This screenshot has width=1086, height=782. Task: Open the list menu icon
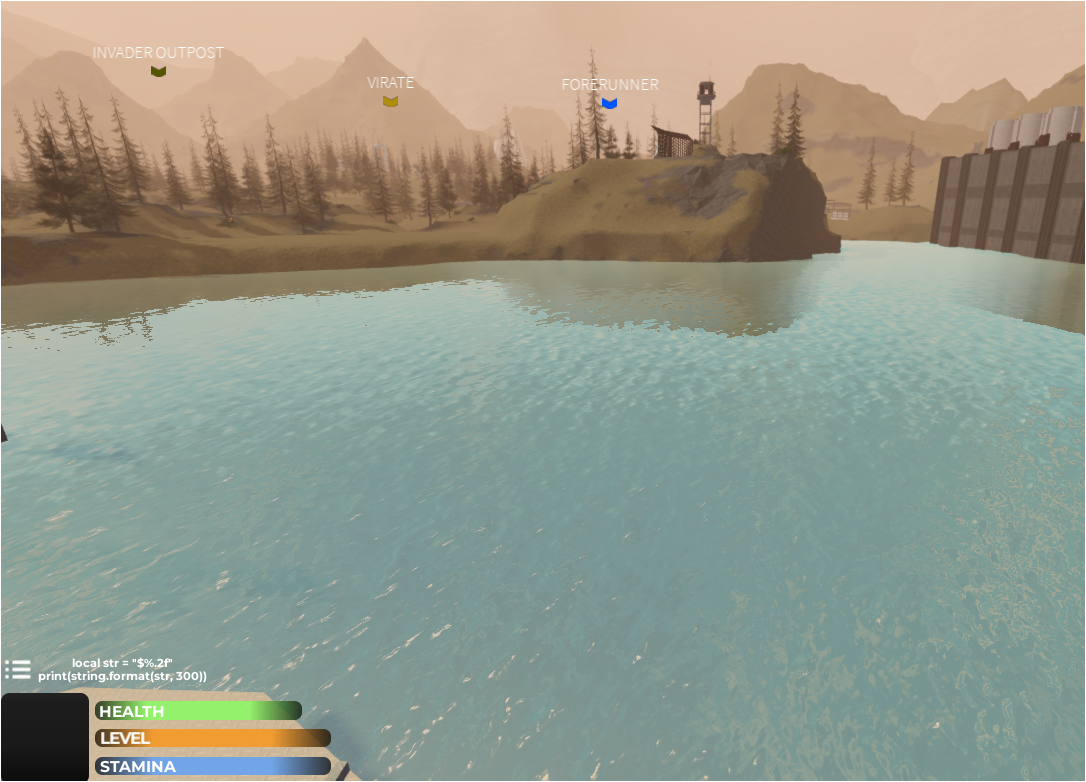[17, 669]
